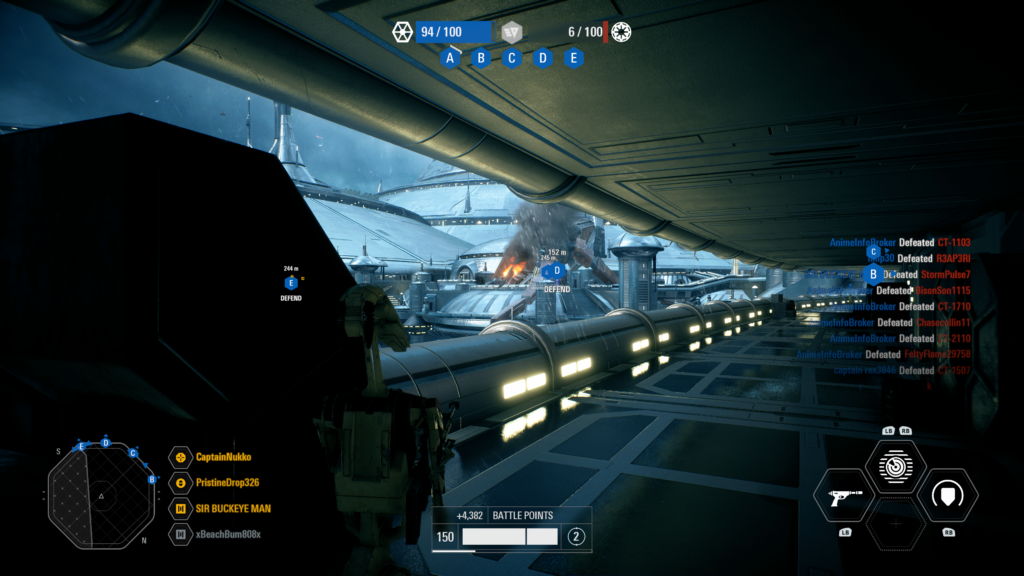
Task: Select the E Defend objective marker at 244 m
Action: 291,283
